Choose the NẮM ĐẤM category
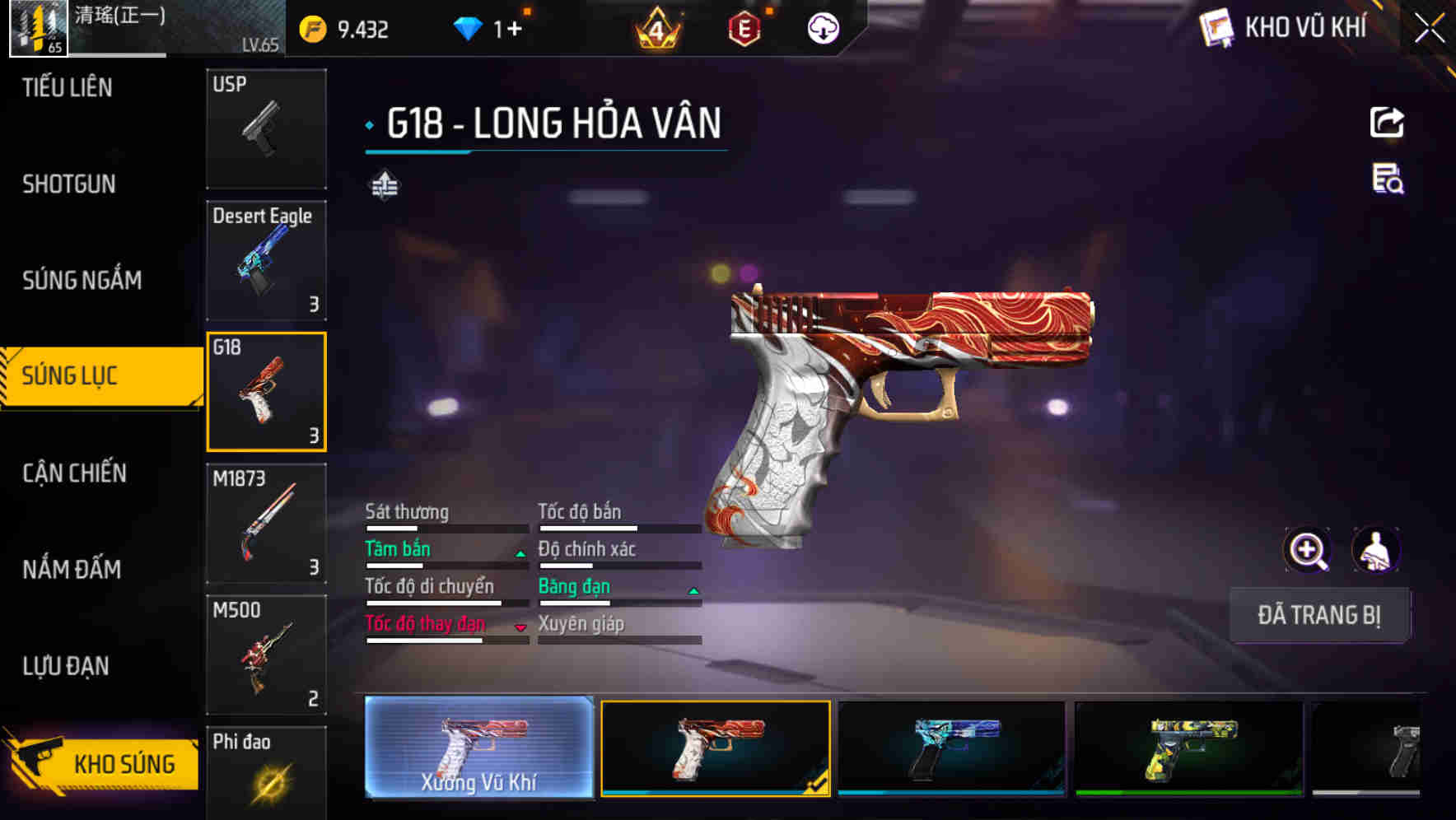The image size is (1456, 820). [72, 569]
